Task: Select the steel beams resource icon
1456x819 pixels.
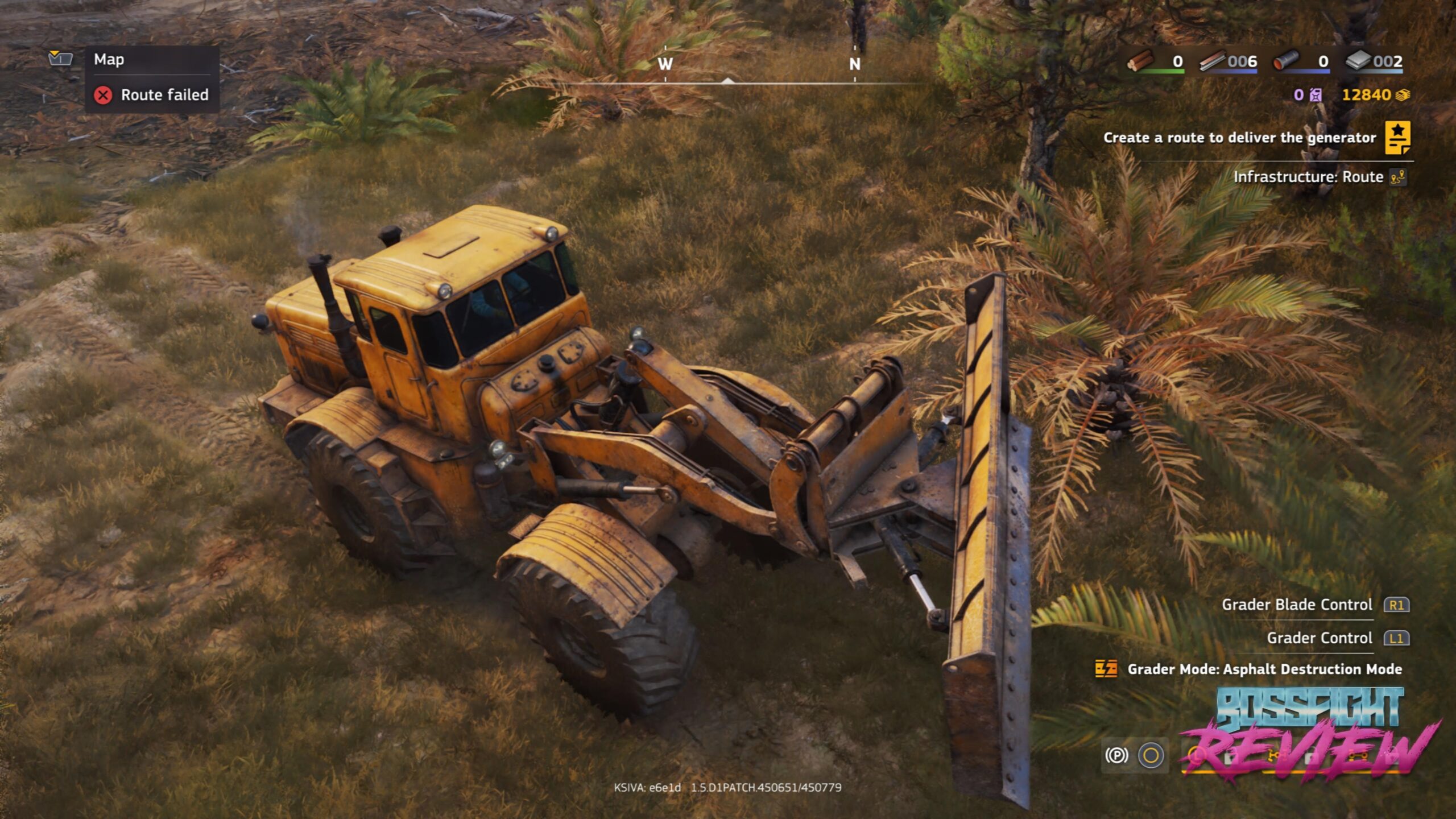Action: click(x=1212, y=61)
